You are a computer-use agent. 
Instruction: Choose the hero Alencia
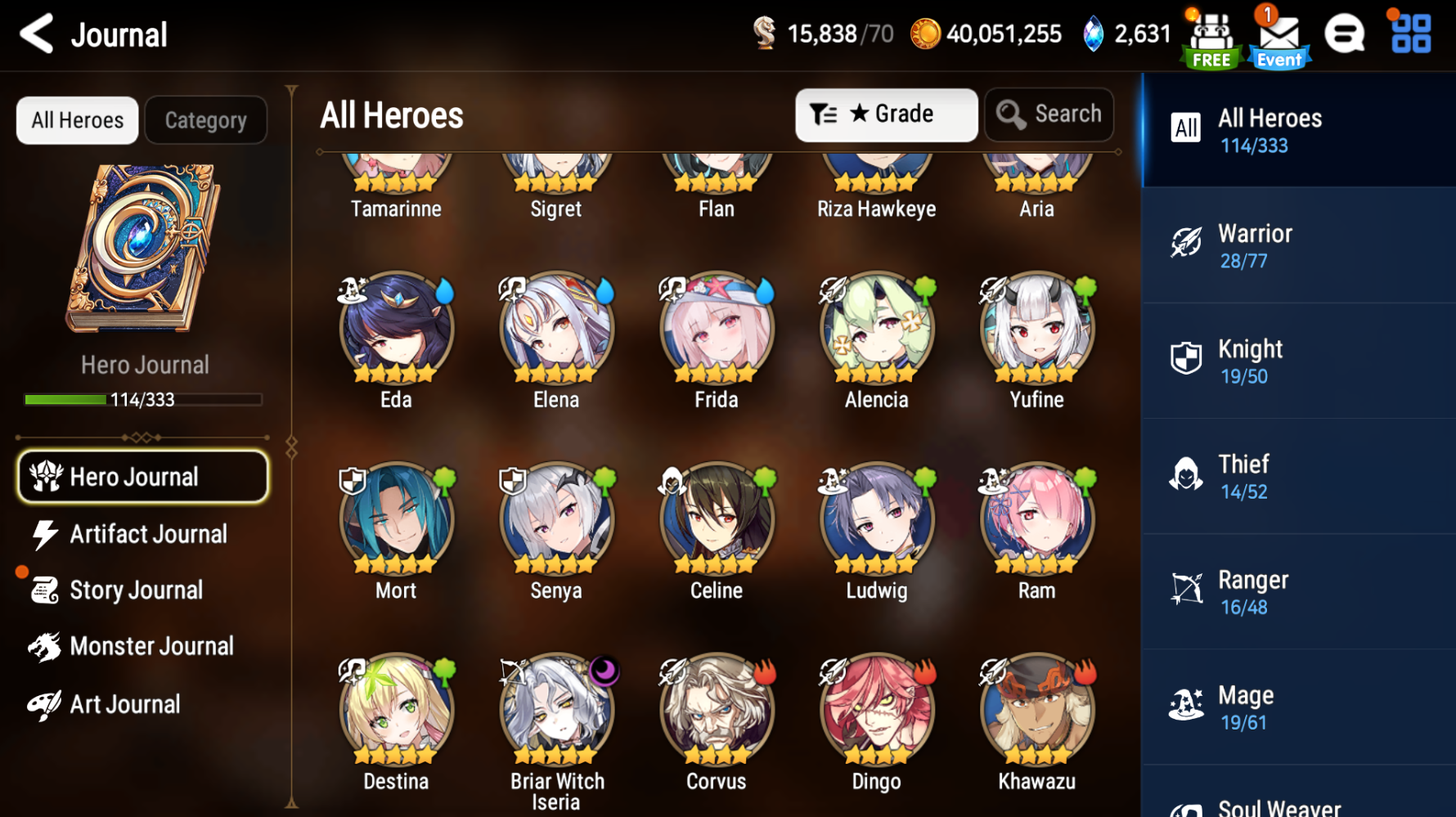coord(876,330)
